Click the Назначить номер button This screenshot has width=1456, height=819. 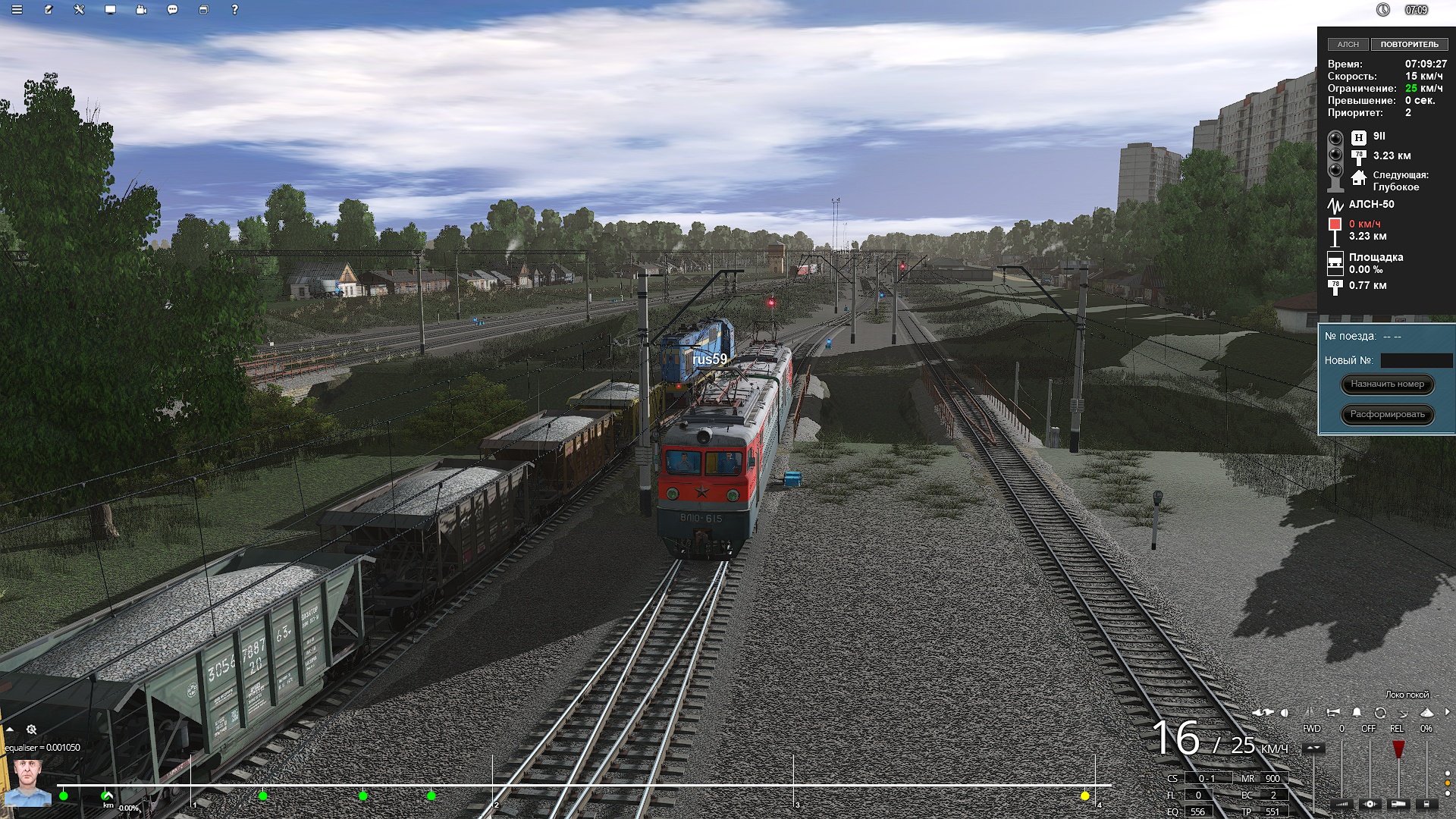point(1387,384)
